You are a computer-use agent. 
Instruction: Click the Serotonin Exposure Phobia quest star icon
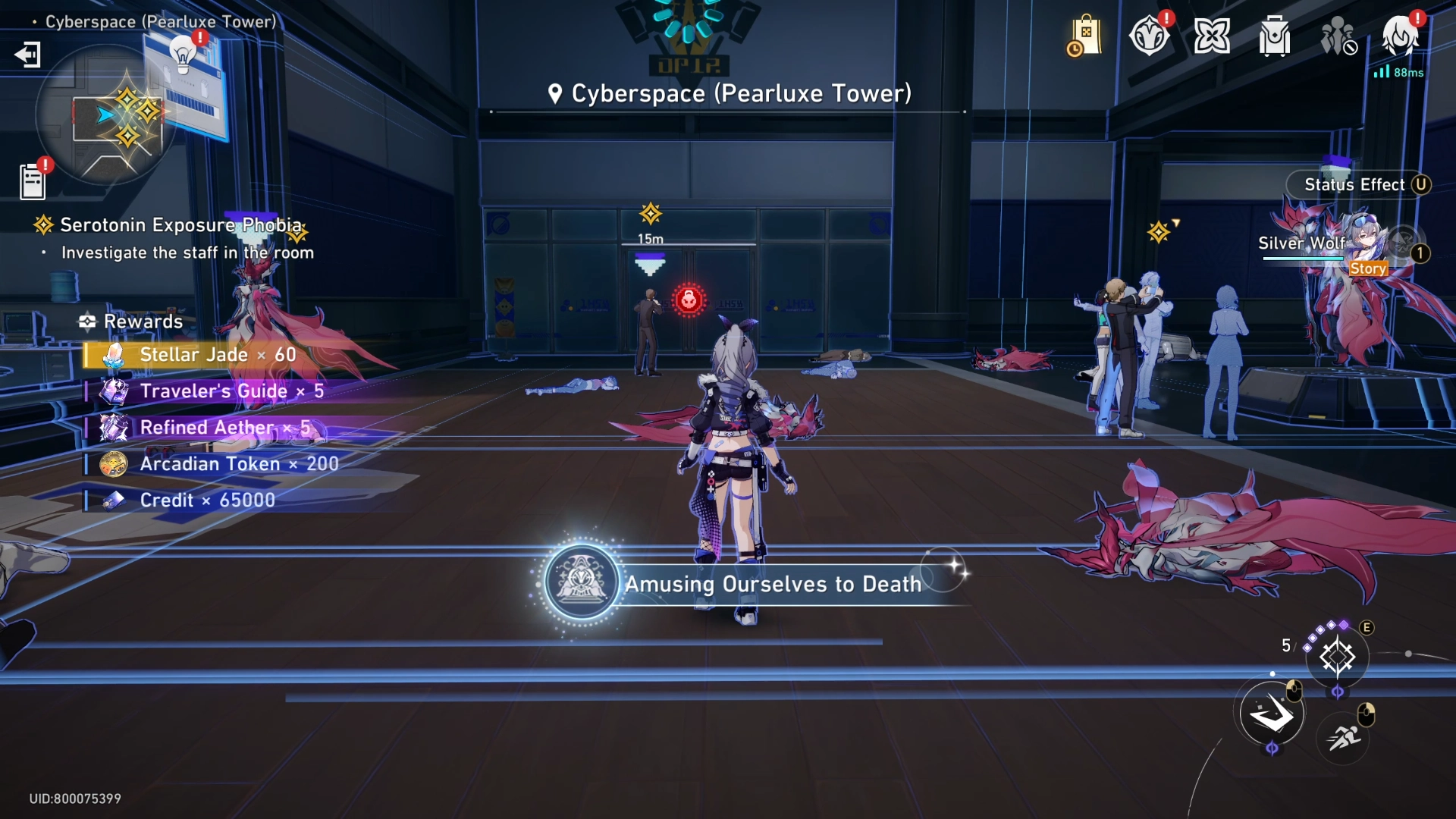click(x=42, y=224)
